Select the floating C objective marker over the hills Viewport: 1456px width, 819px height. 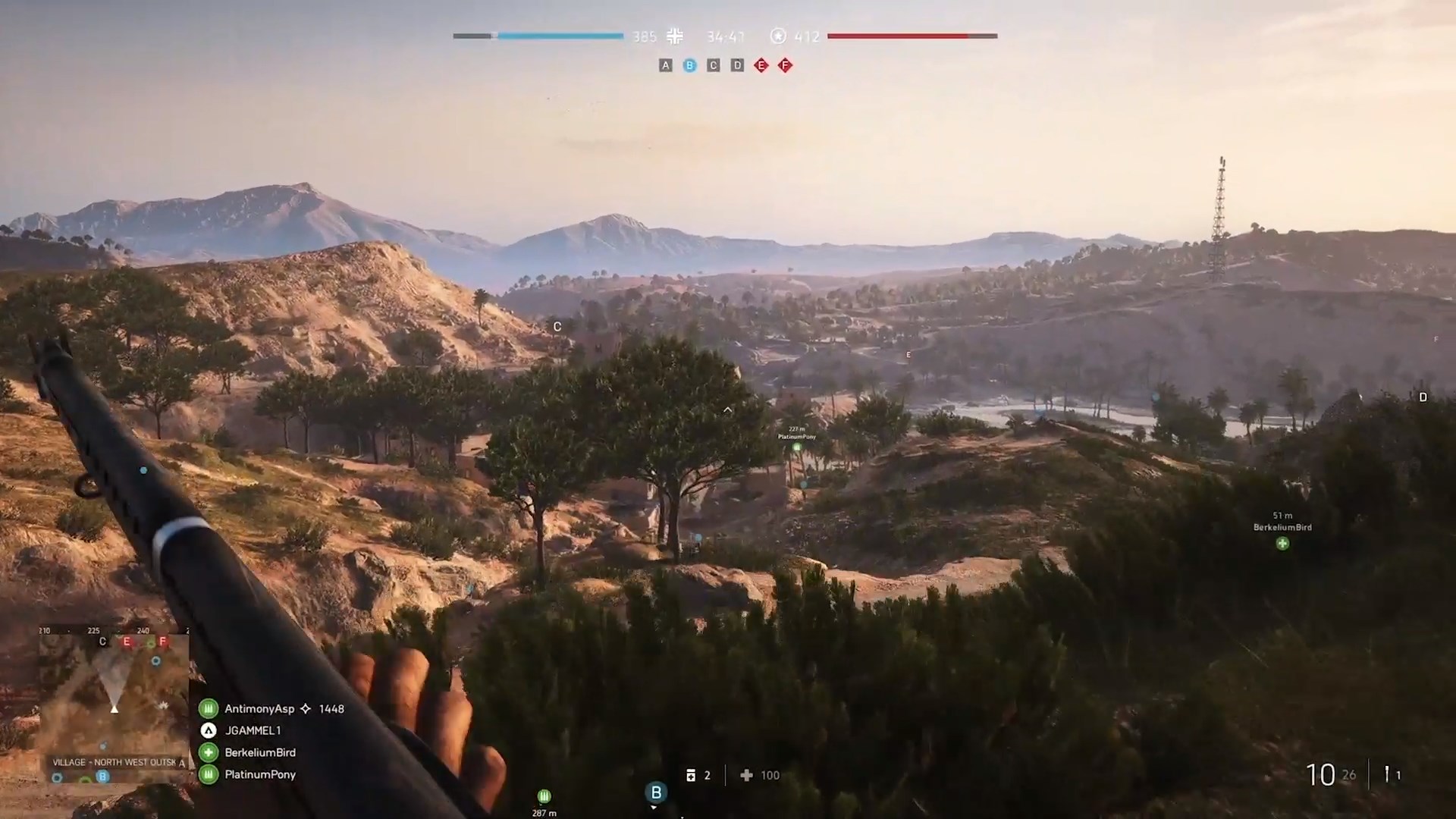(557, 327)
